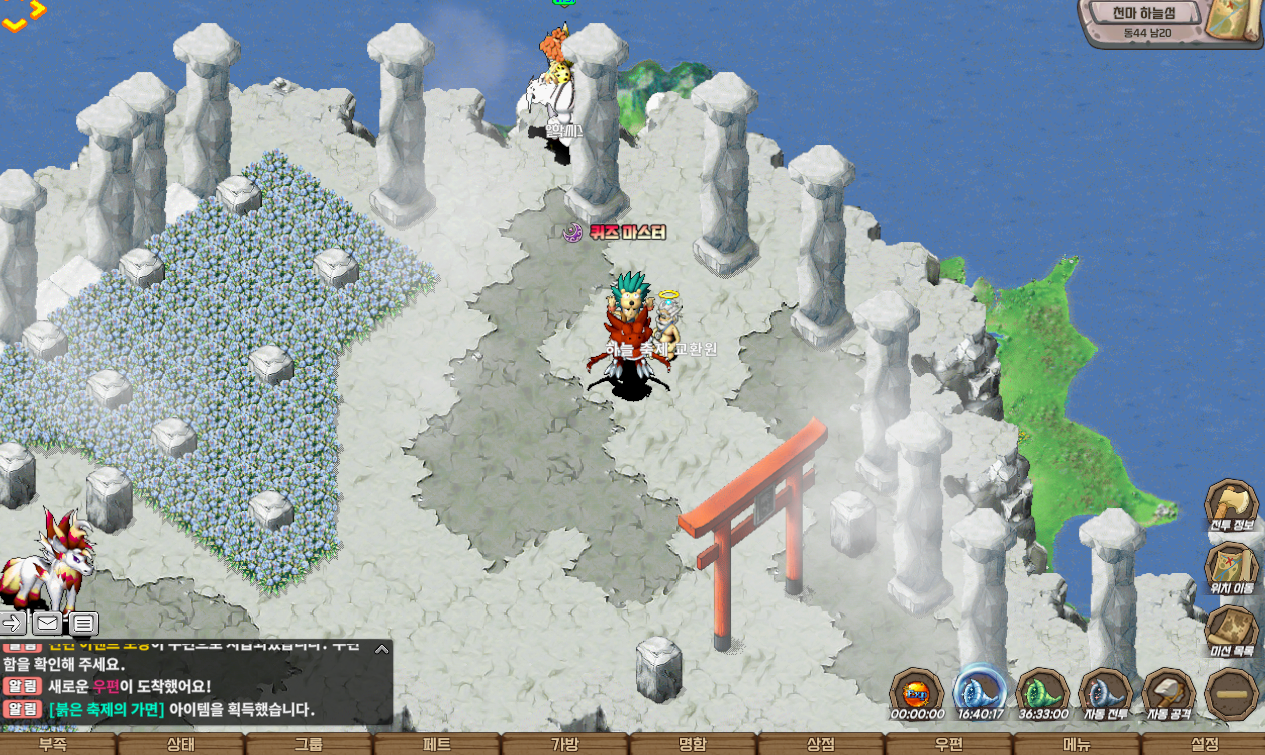Toggle 자동 공격 stone hammer icon
This screenshot has height=755, width=1265.
1168,691
